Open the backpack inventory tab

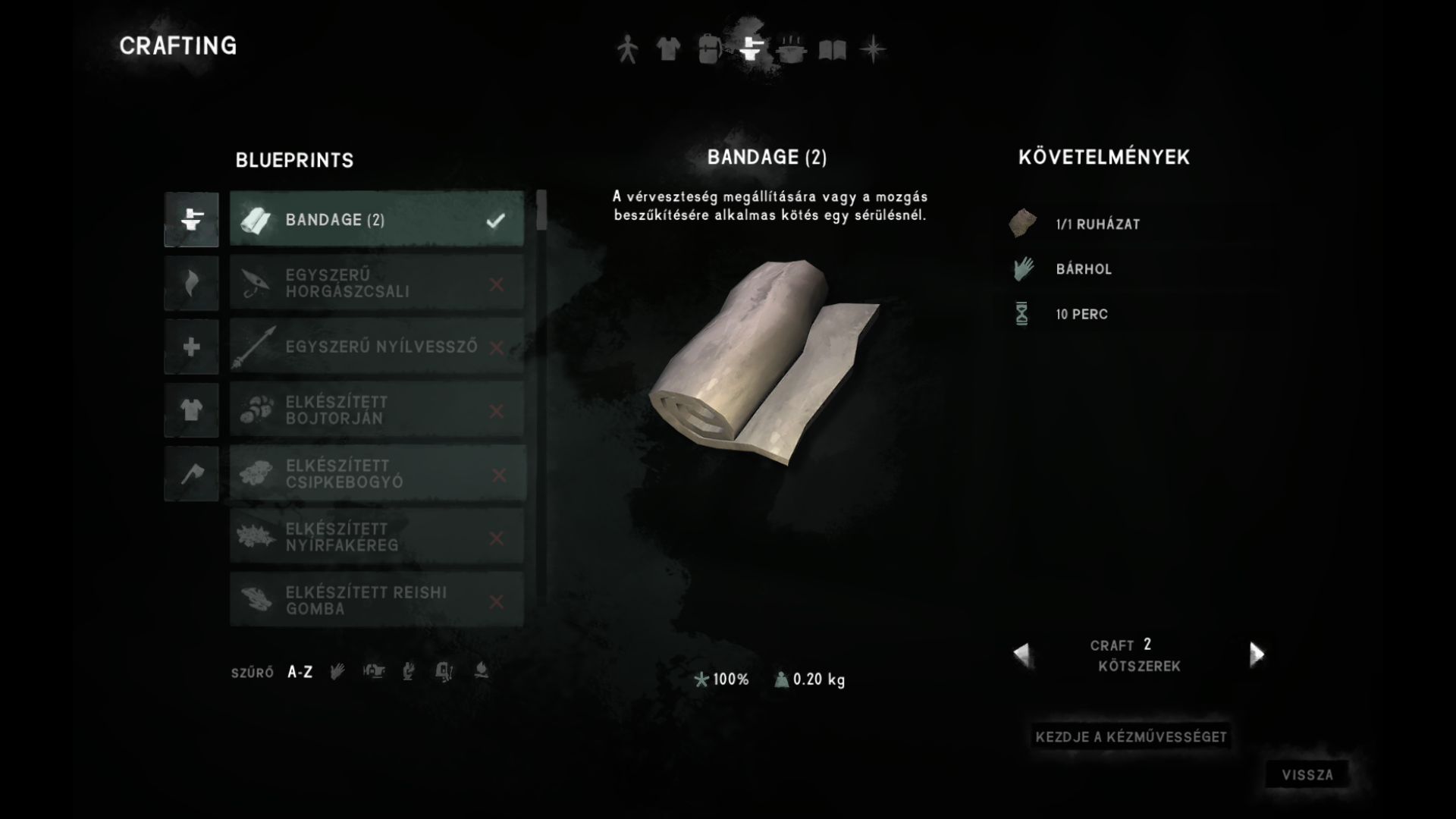pos(709,49)
